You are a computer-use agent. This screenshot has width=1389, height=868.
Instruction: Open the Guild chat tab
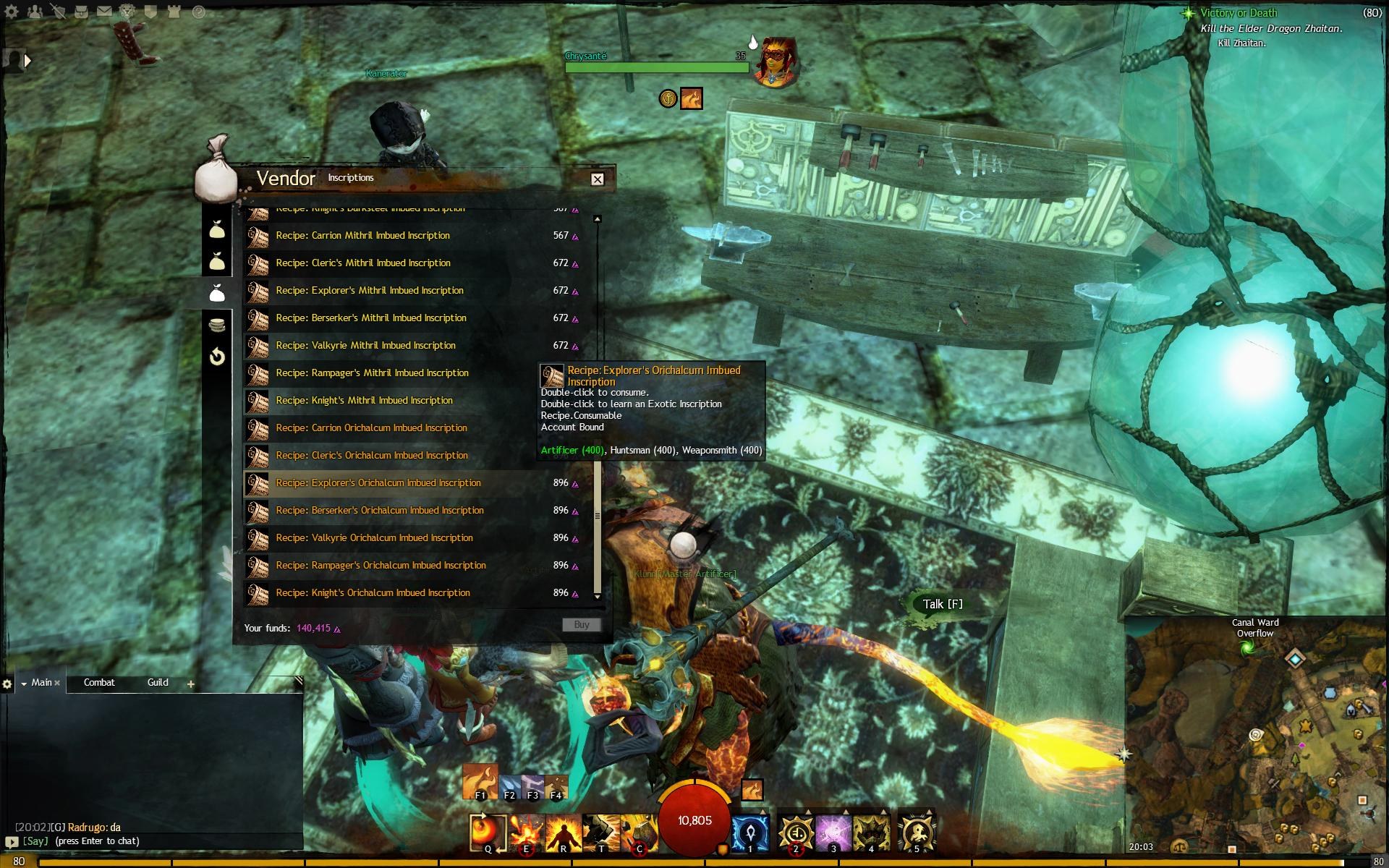coord(158,683)
